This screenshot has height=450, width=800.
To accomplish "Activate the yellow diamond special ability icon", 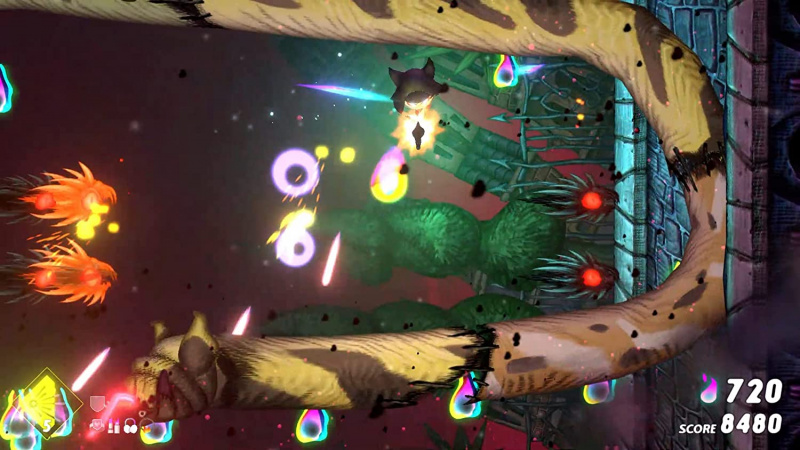I will 45,404.
